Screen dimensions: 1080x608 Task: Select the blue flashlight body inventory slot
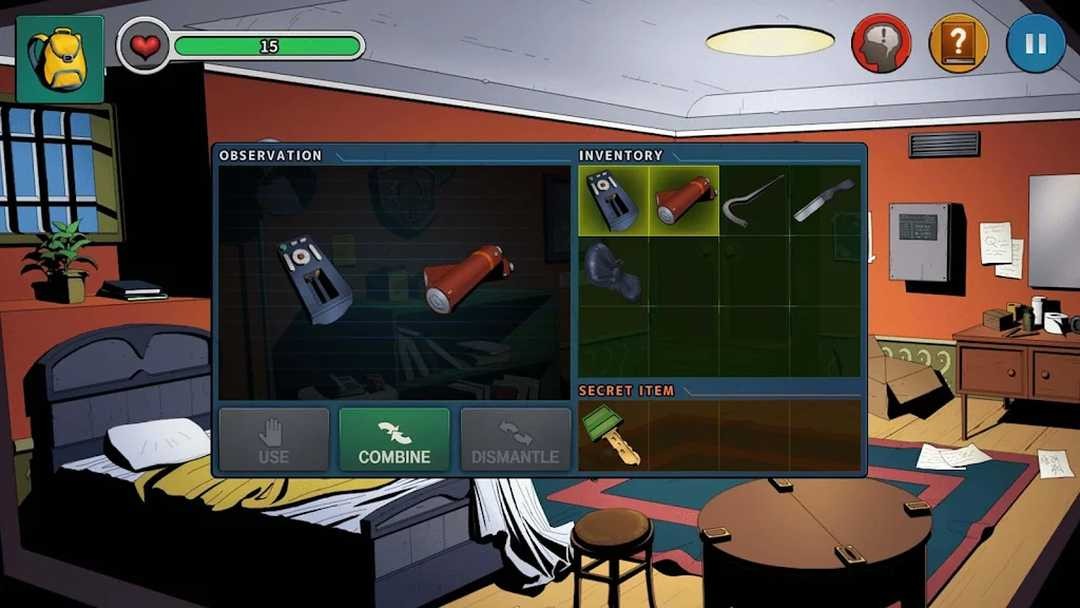pyautogui.click(x=613, y=200)
